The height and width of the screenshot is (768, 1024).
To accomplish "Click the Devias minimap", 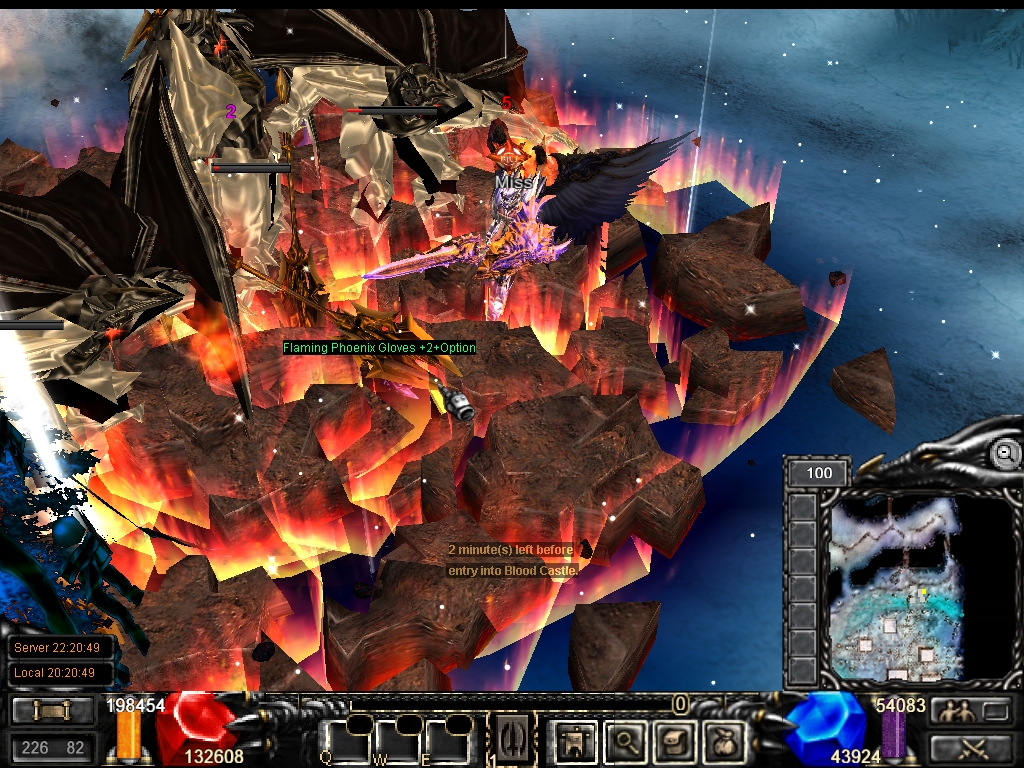I will tap(896, 588).
